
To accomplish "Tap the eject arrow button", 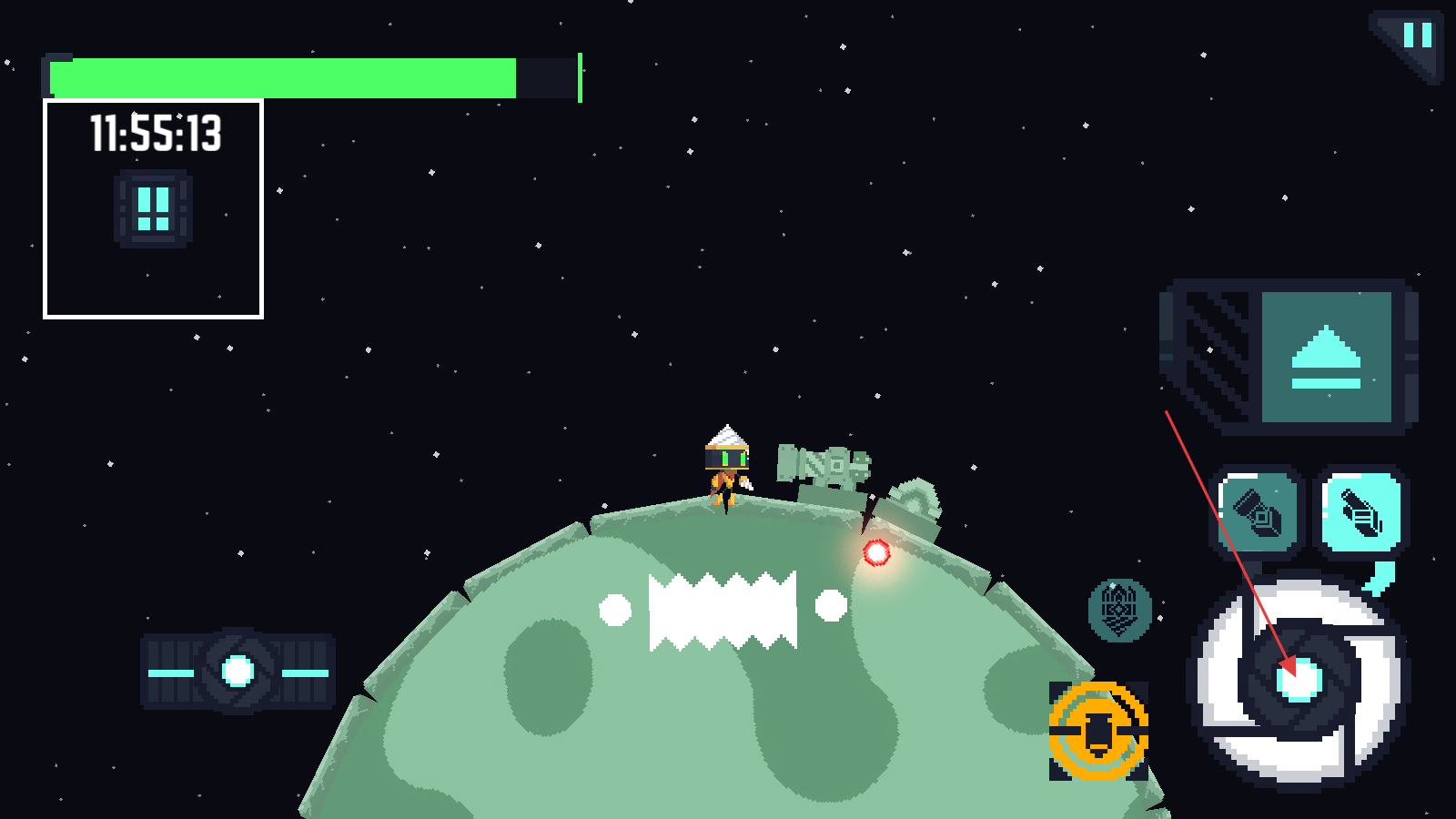I will point(1326,357).
